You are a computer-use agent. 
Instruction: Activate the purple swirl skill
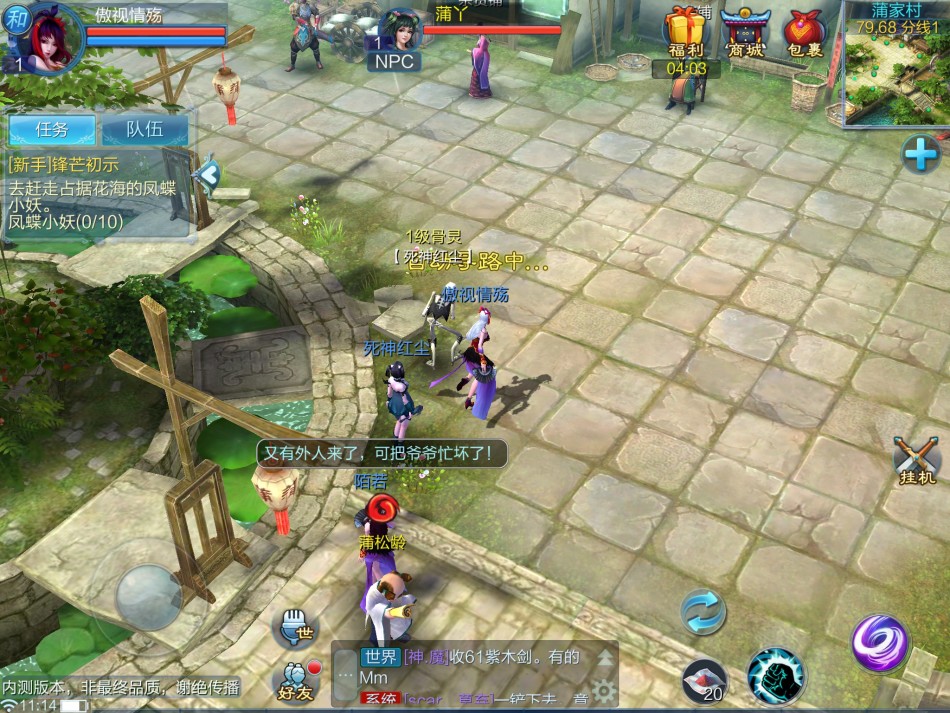(880, 643)
